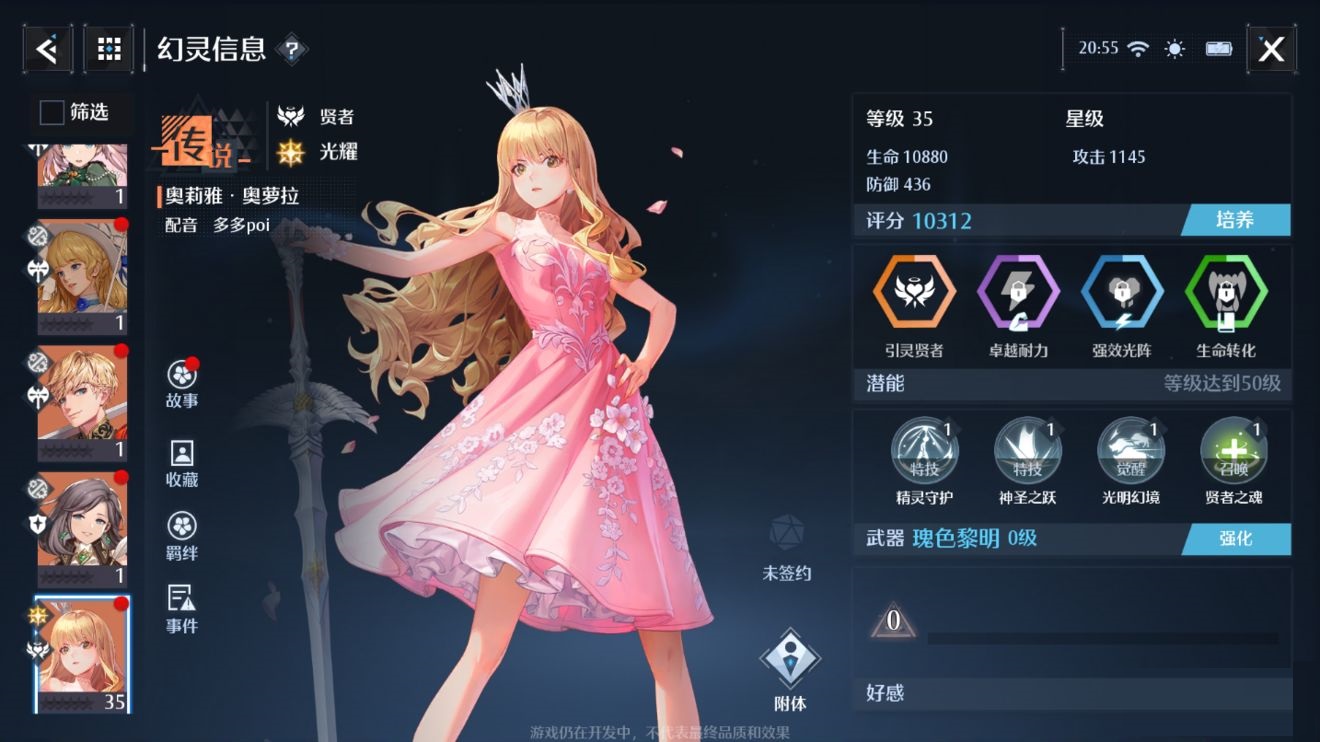1320x742 pixels.
Task: Select the 贤者之魂 summon skill icon
Action: point(1234,452)
